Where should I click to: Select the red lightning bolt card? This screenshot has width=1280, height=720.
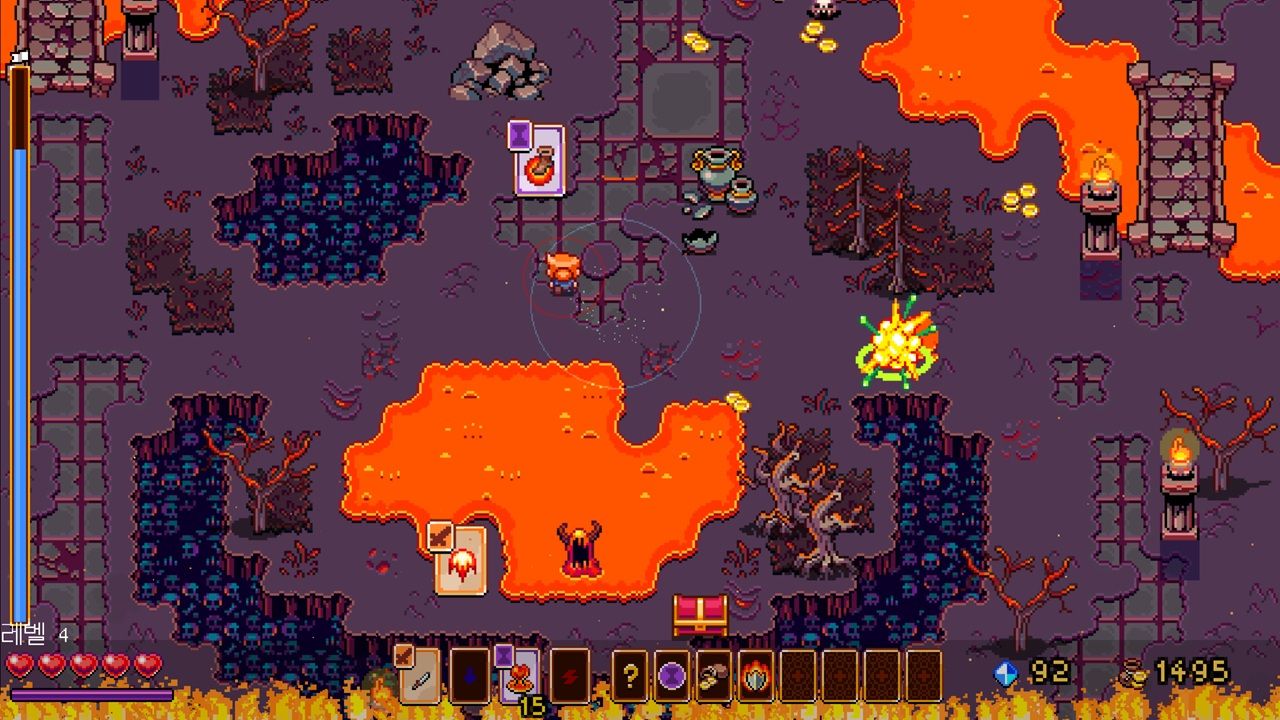[570, 677]
